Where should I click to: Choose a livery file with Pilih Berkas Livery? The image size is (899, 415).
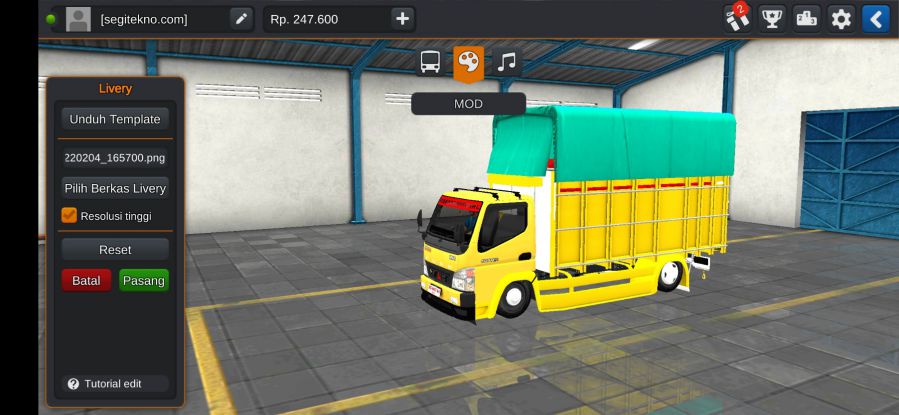coord(115,188)
